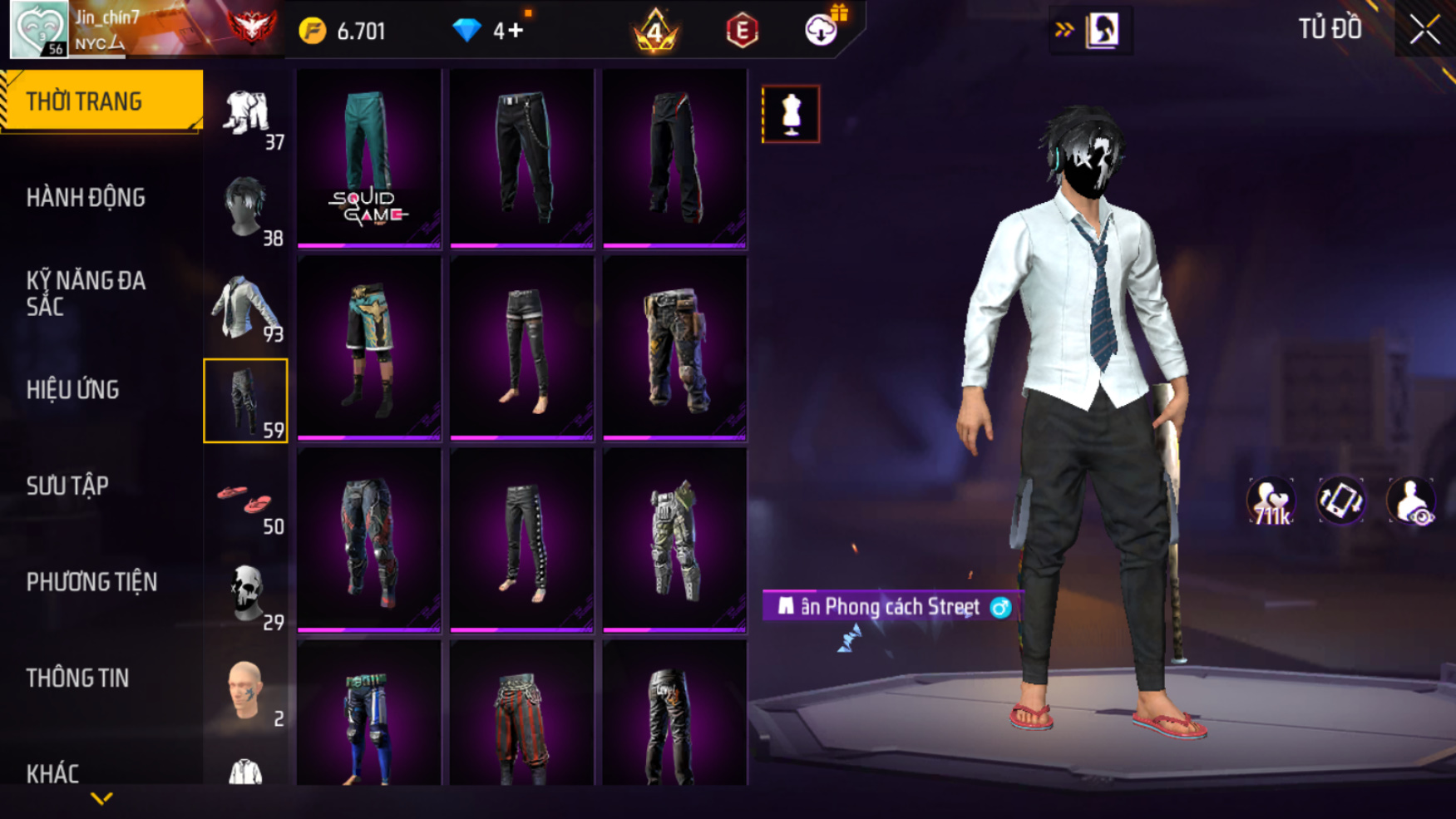Show the Thông Tin tab
This screenshot has width=1456, height=819.
[77, 678]
